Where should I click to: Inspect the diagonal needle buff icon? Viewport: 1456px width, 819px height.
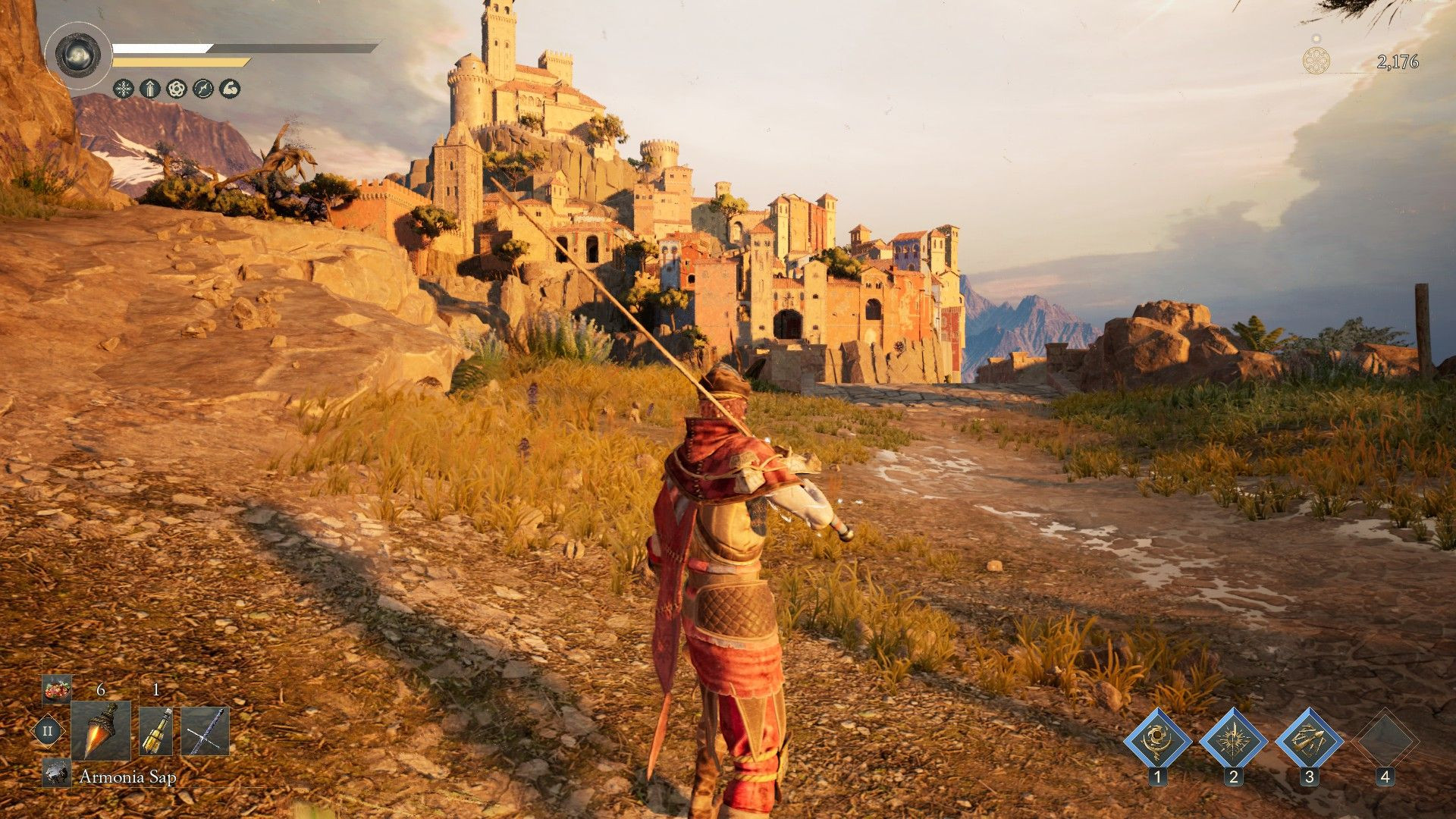pos(204,89)
